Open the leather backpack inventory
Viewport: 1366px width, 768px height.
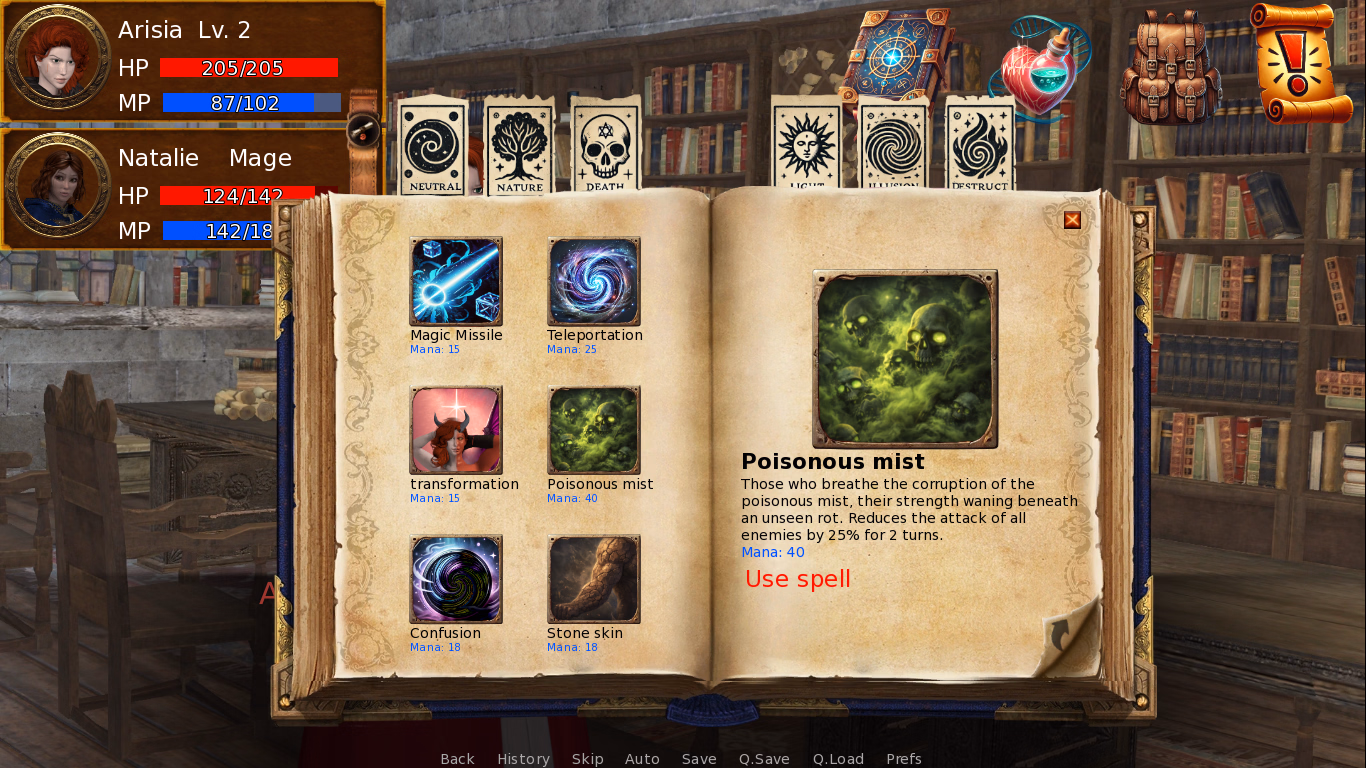point(1170,65)
